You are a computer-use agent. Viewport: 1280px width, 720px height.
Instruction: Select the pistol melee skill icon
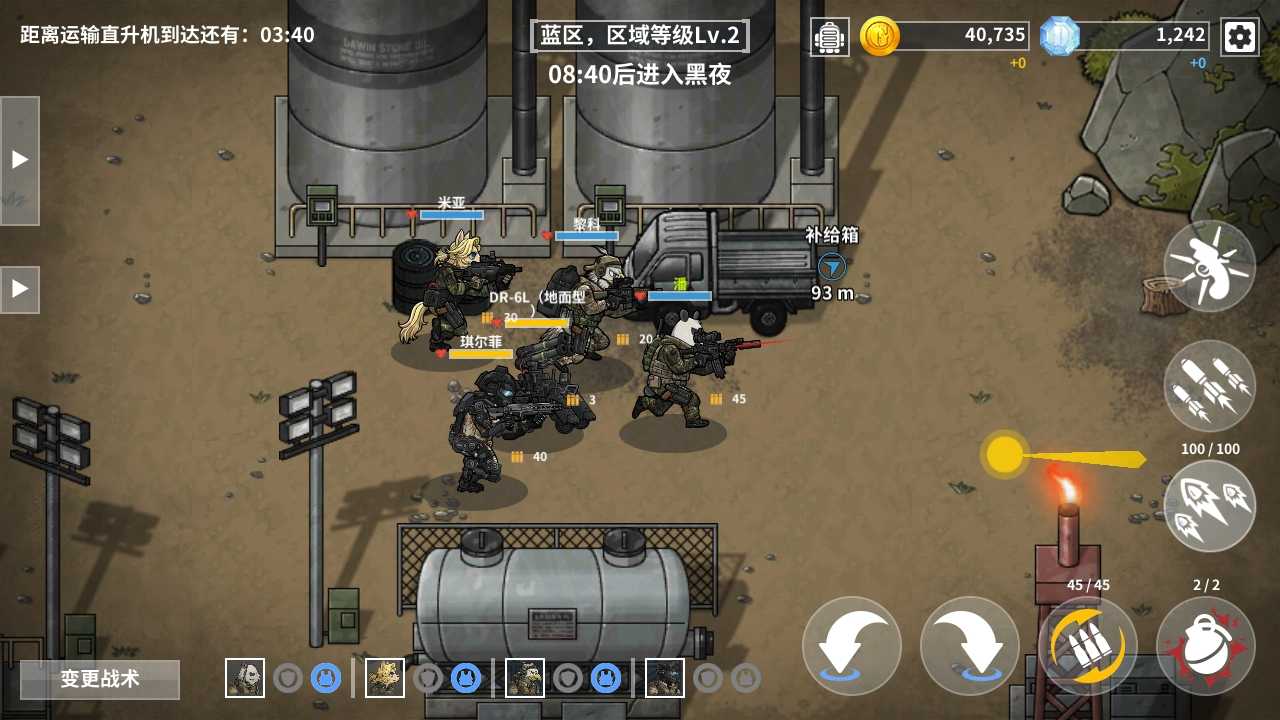(x=1210, y=266)
